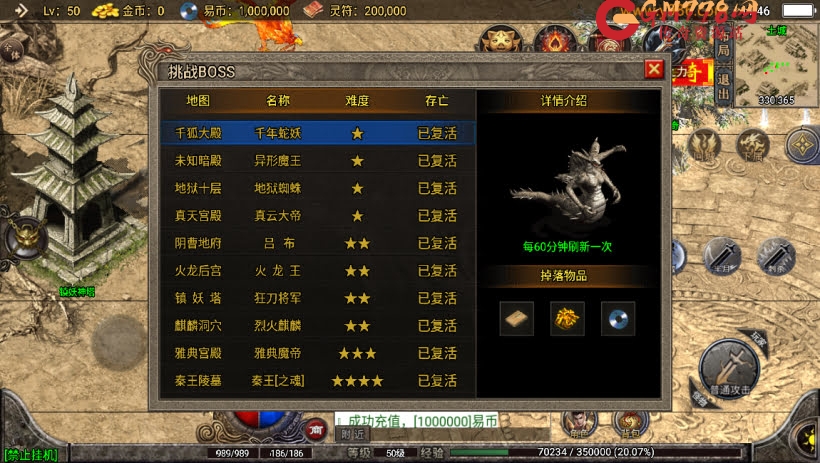820x463 pixels.
Task: Open the minimap
Action: click(x=776, y=62)
